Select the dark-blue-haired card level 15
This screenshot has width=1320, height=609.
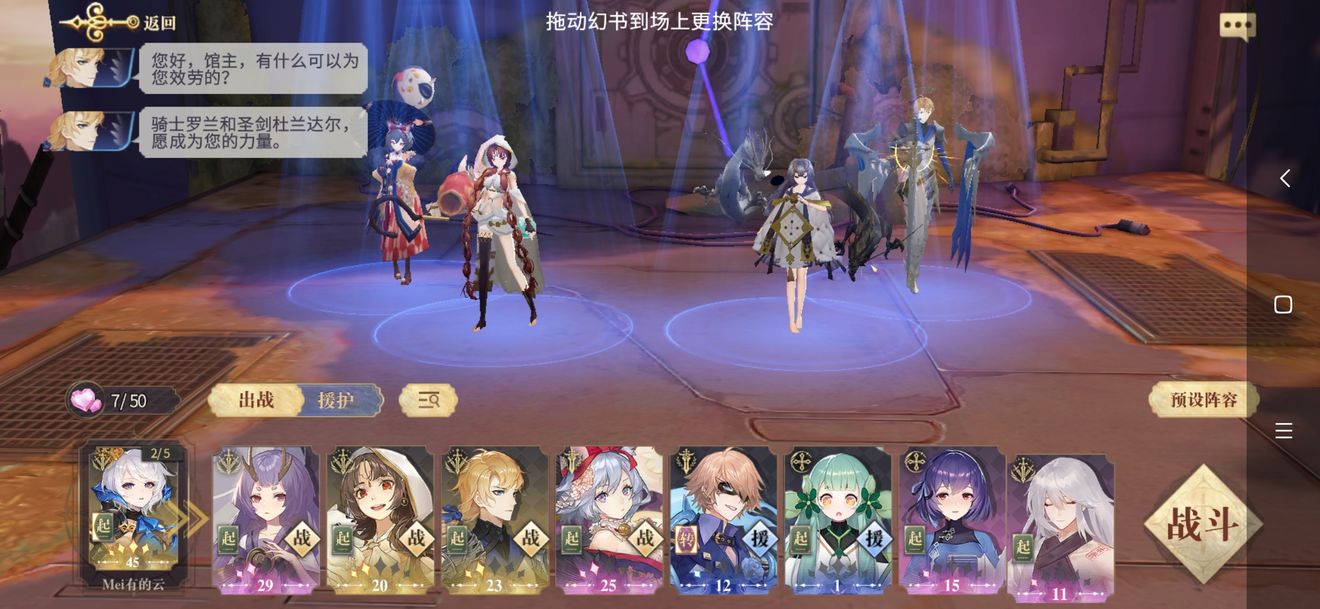951,520
